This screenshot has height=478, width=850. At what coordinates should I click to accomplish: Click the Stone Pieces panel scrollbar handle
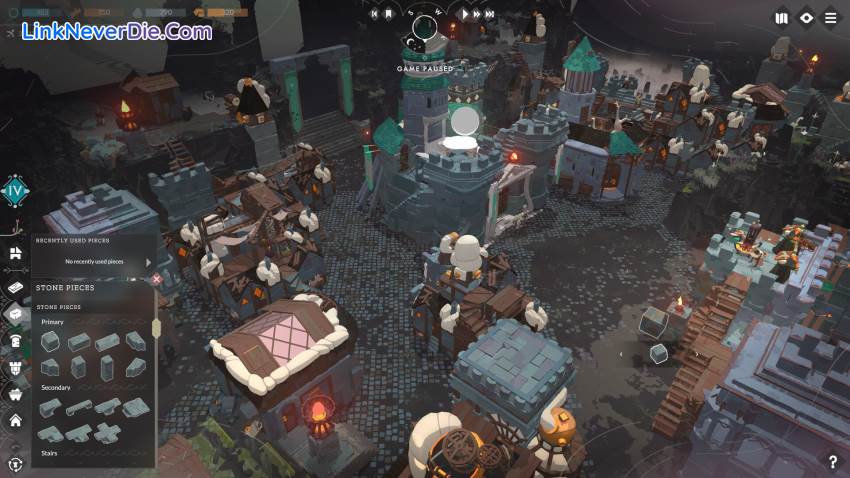click(x=155, y=328)
